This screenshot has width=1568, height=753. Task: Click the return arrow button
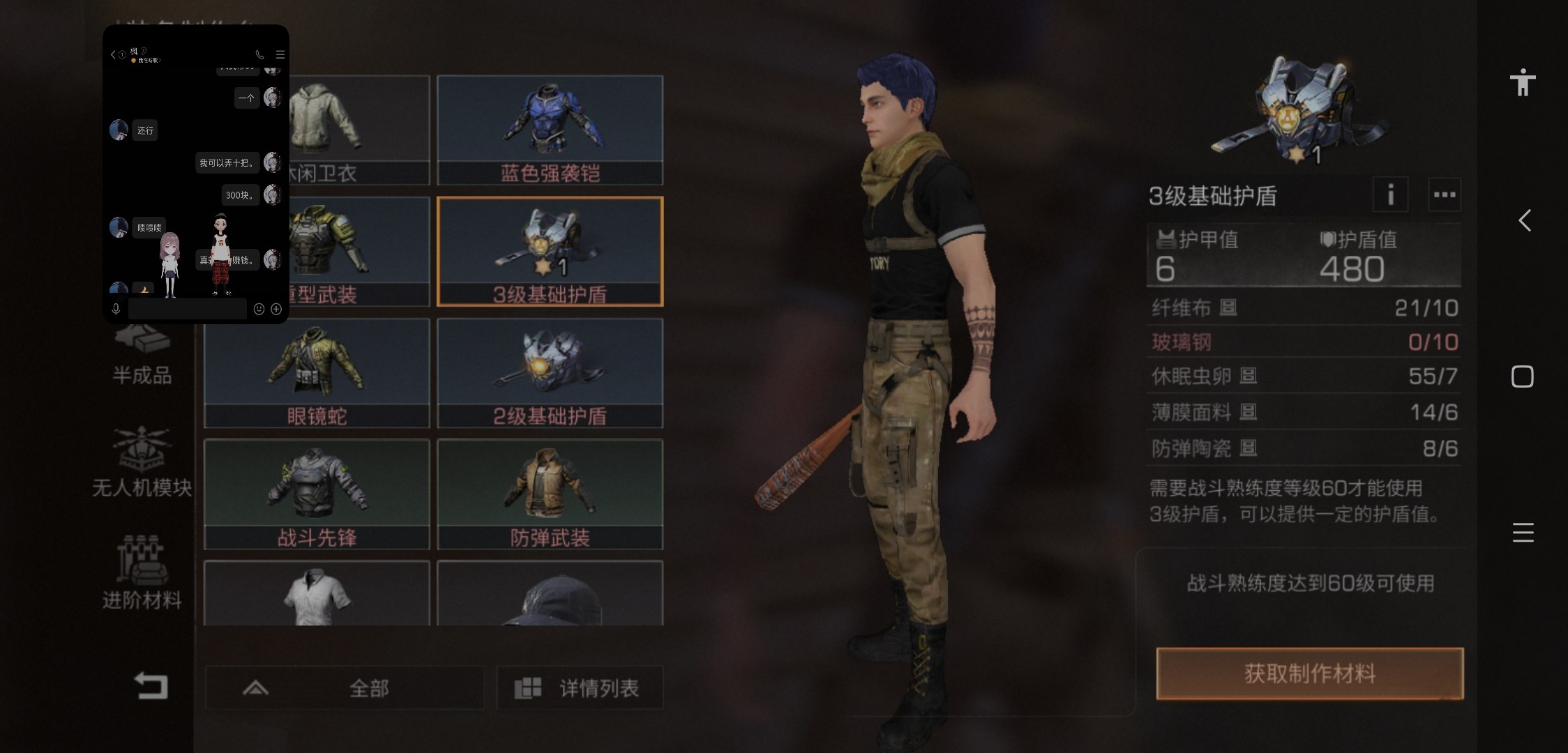pyautogui.click(x=151, y=685)
